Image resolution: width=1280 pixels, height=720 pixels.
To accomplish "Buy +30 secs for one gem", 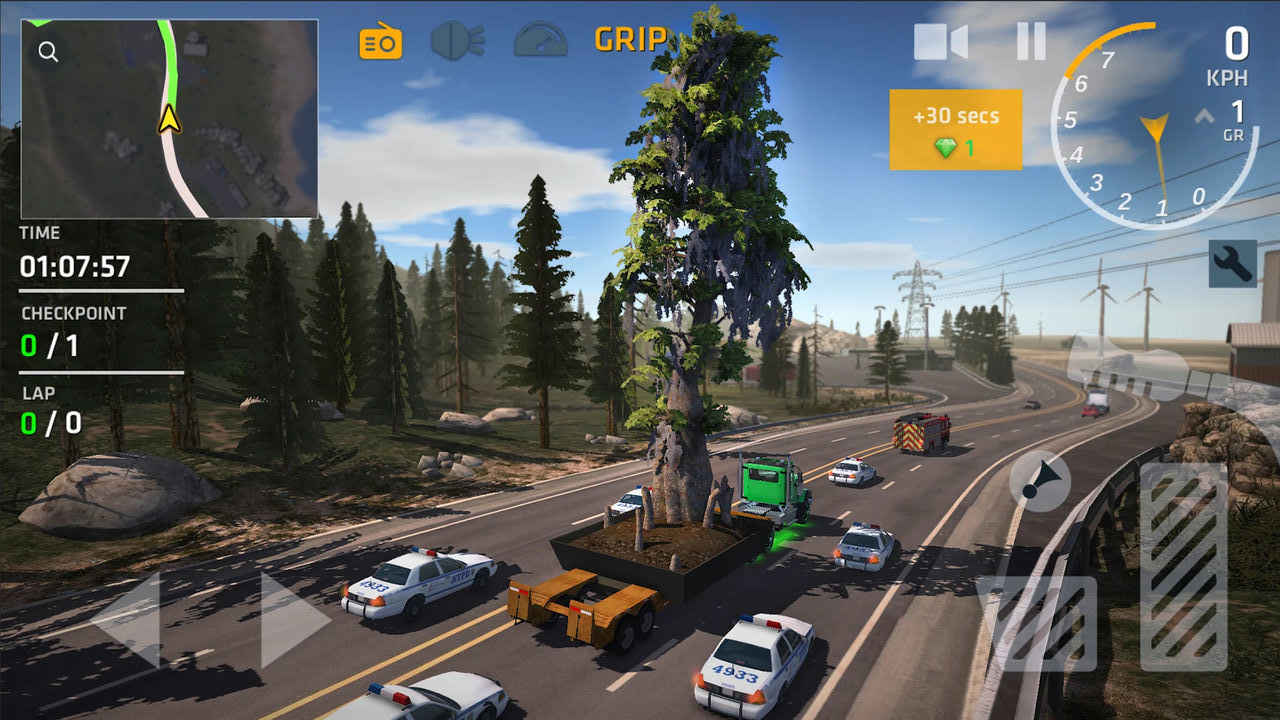I will (x=956, y=130).
